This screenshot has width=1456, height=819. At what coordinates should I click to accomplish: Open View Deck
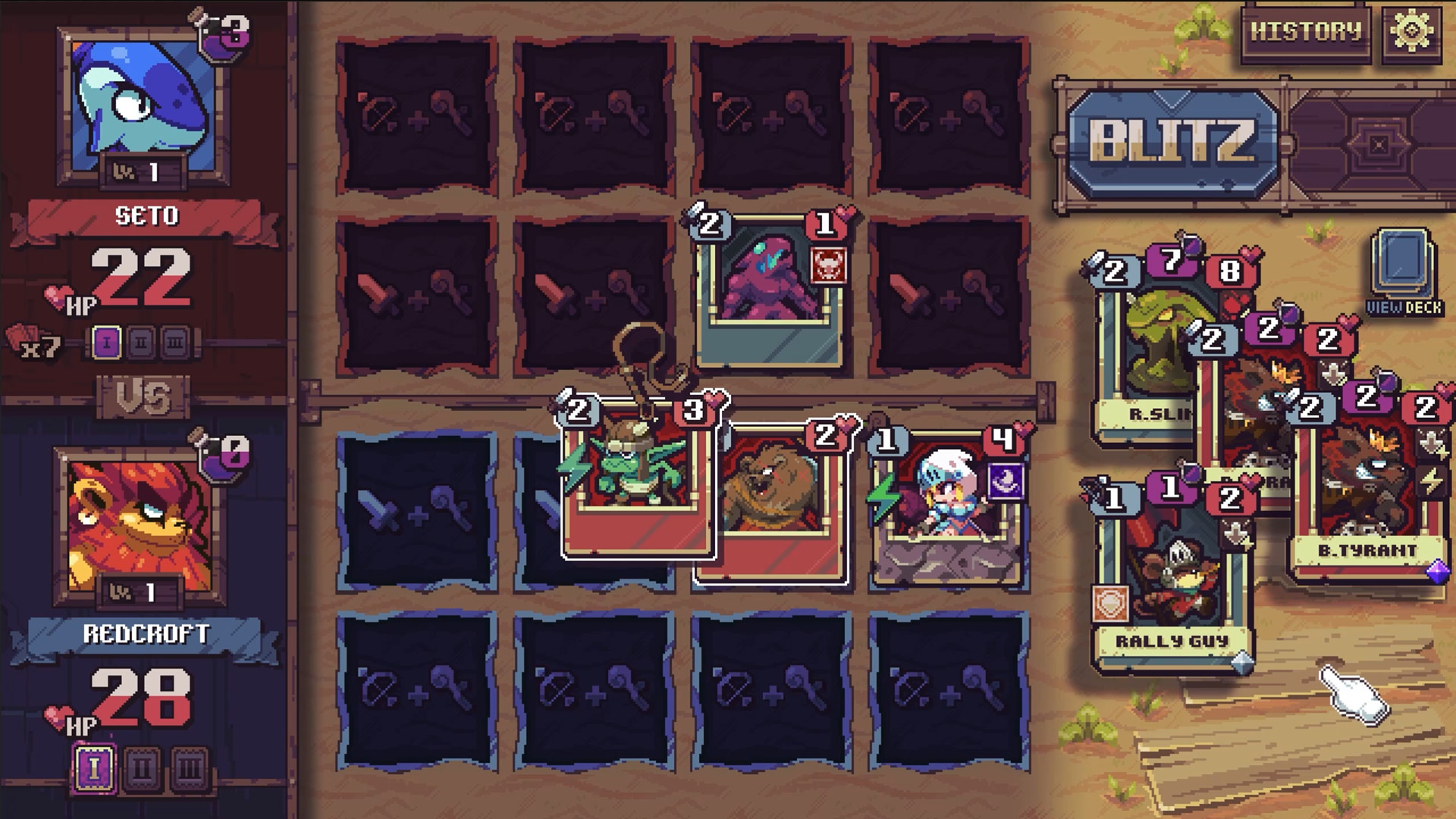[1404, 273]
